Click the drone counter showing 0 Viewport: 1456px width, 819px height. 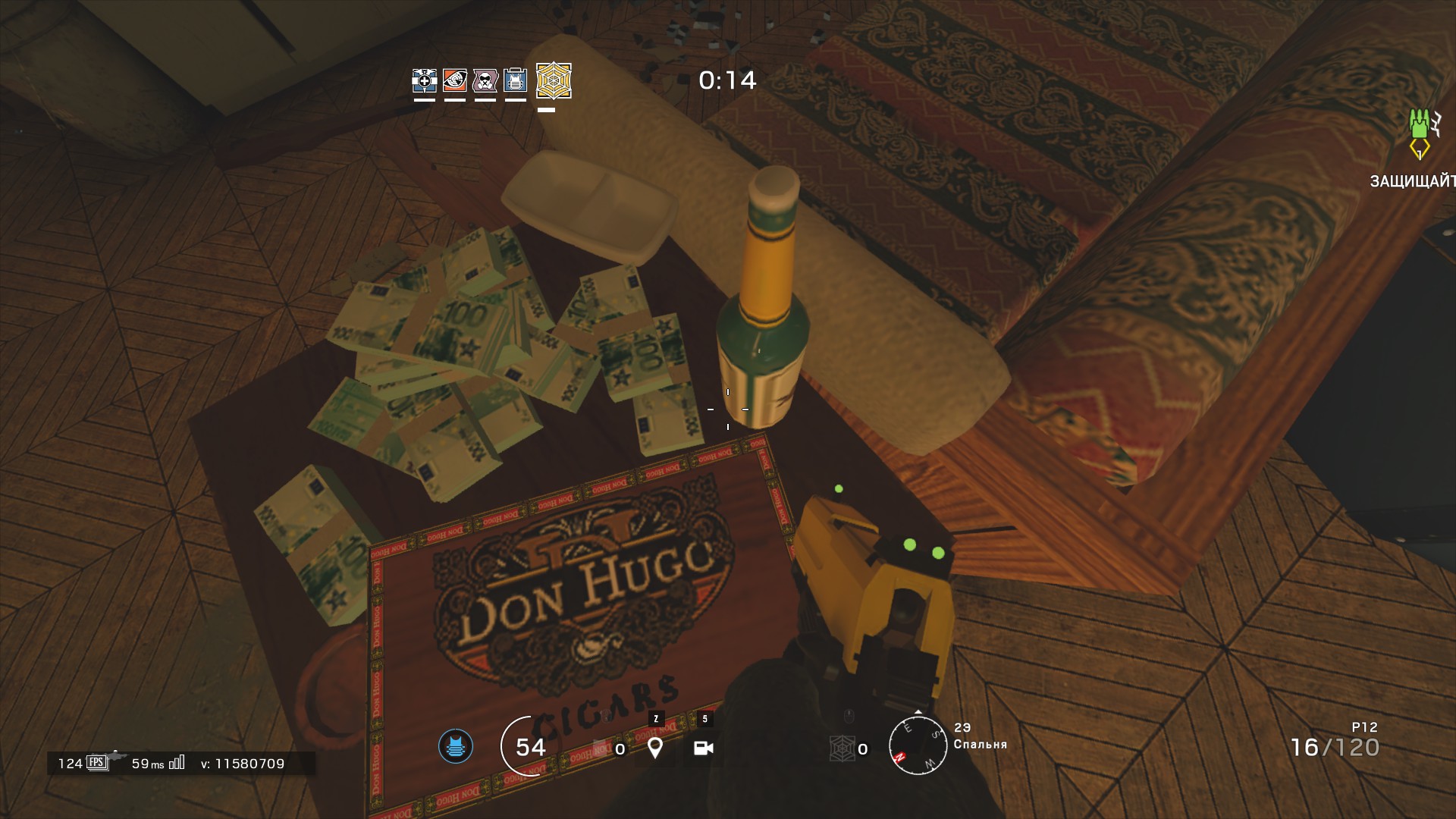tap(619, 749)
